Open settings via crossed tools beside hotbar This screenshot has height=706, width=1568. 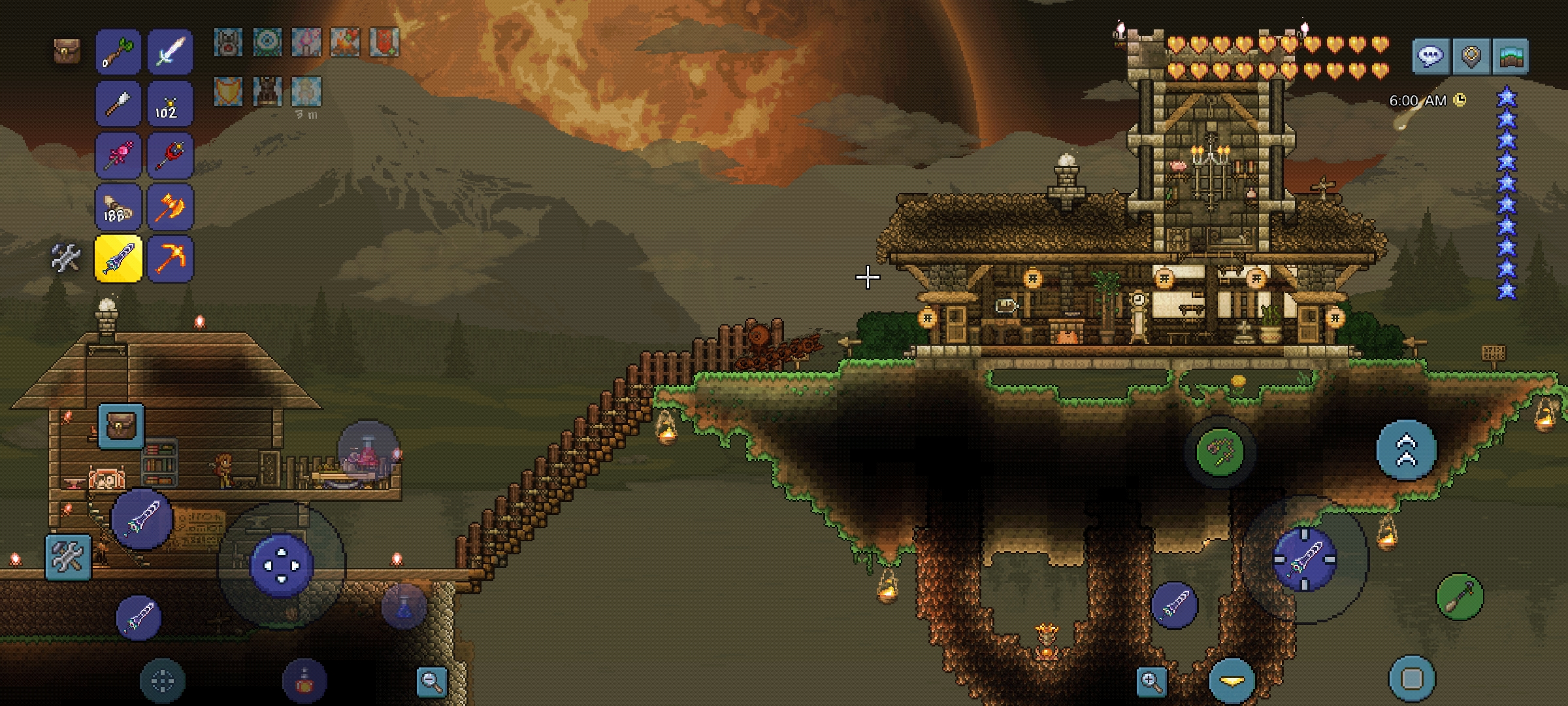point(66,258)
